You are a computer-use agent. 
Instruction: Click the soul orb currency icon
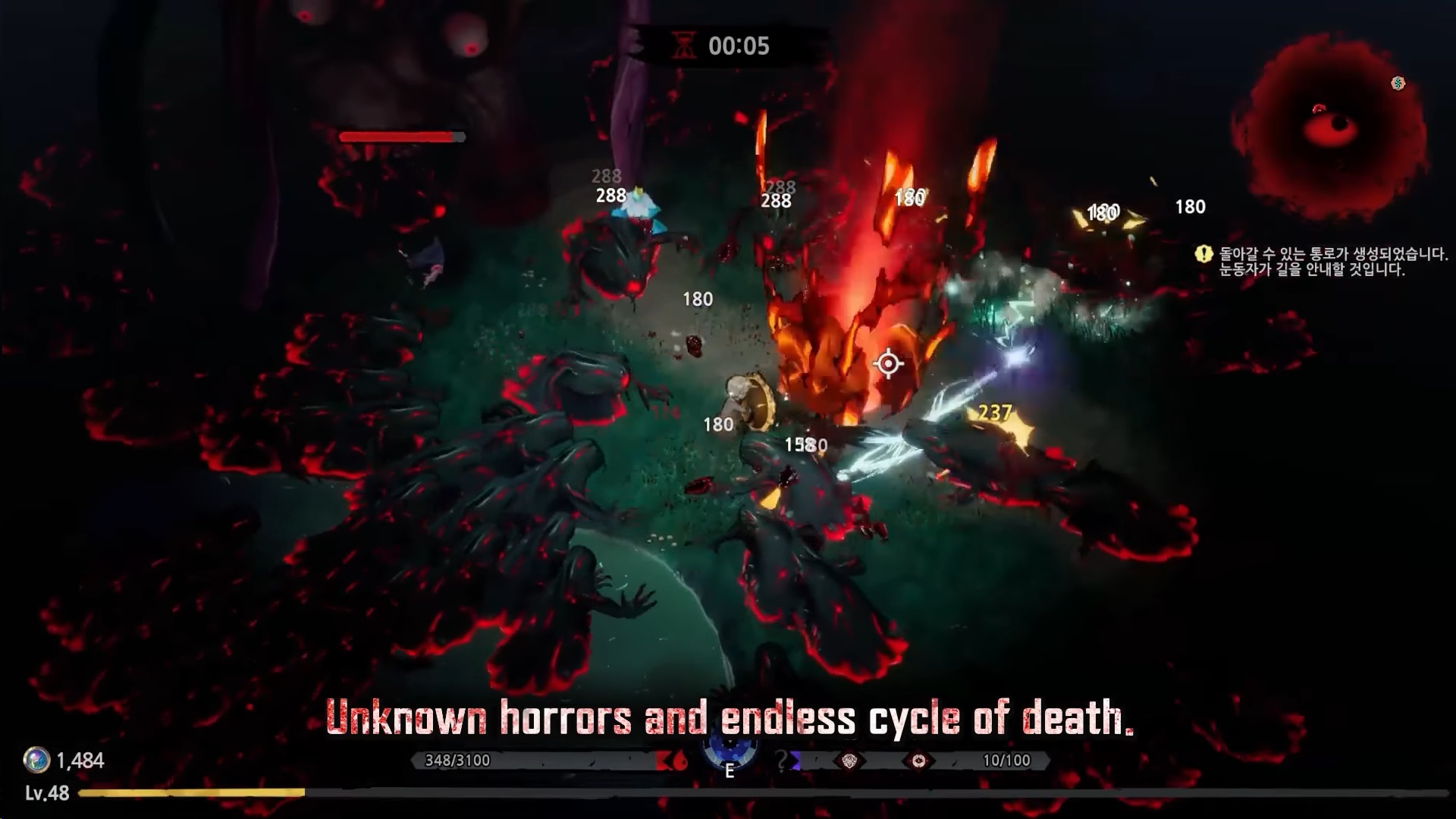(36, 760)
